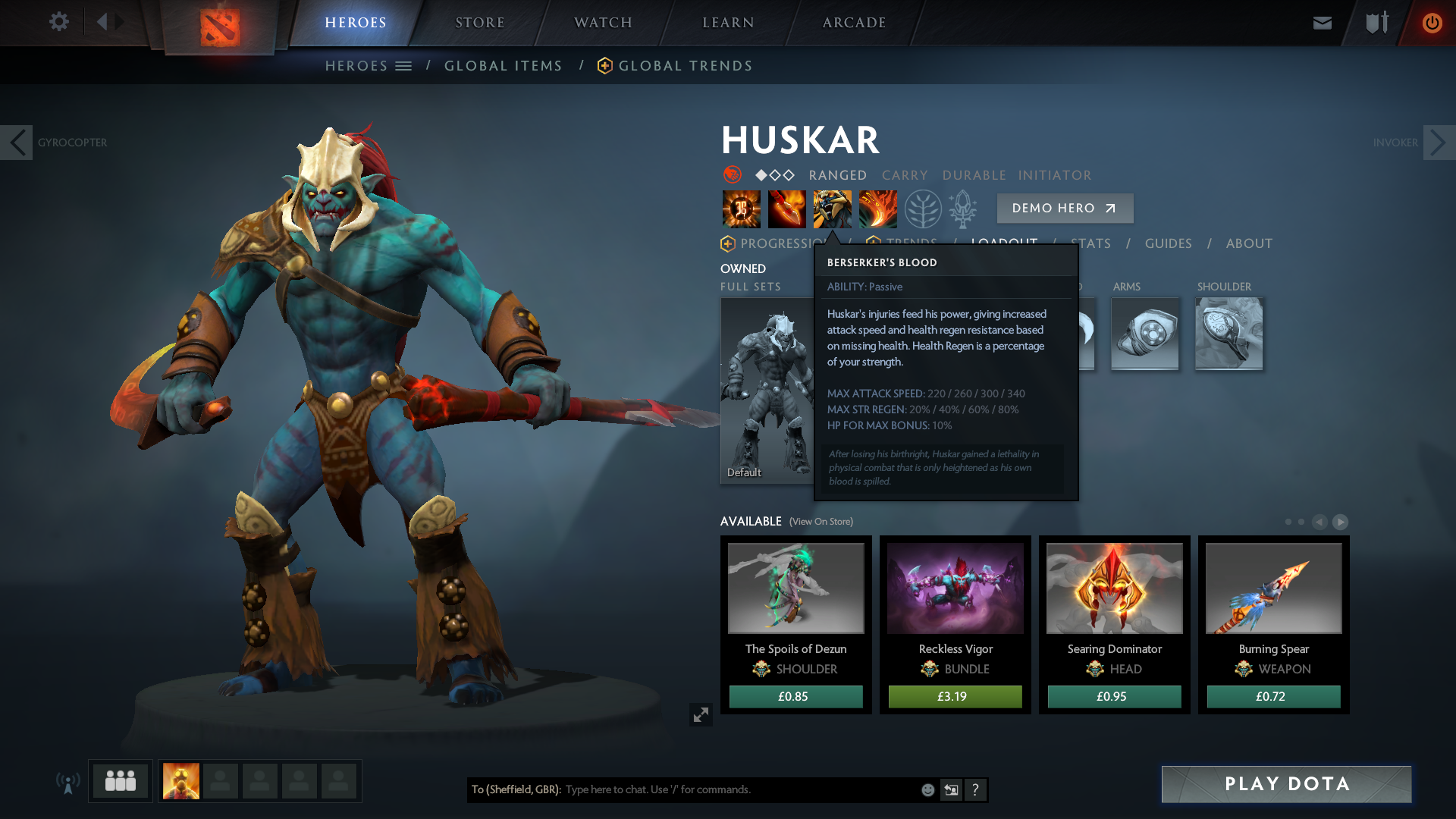Follow the View On Store link
Image resolution: width=1456 pixels, height=819 pixels.
pyautogui.click(x=821, y=522)
